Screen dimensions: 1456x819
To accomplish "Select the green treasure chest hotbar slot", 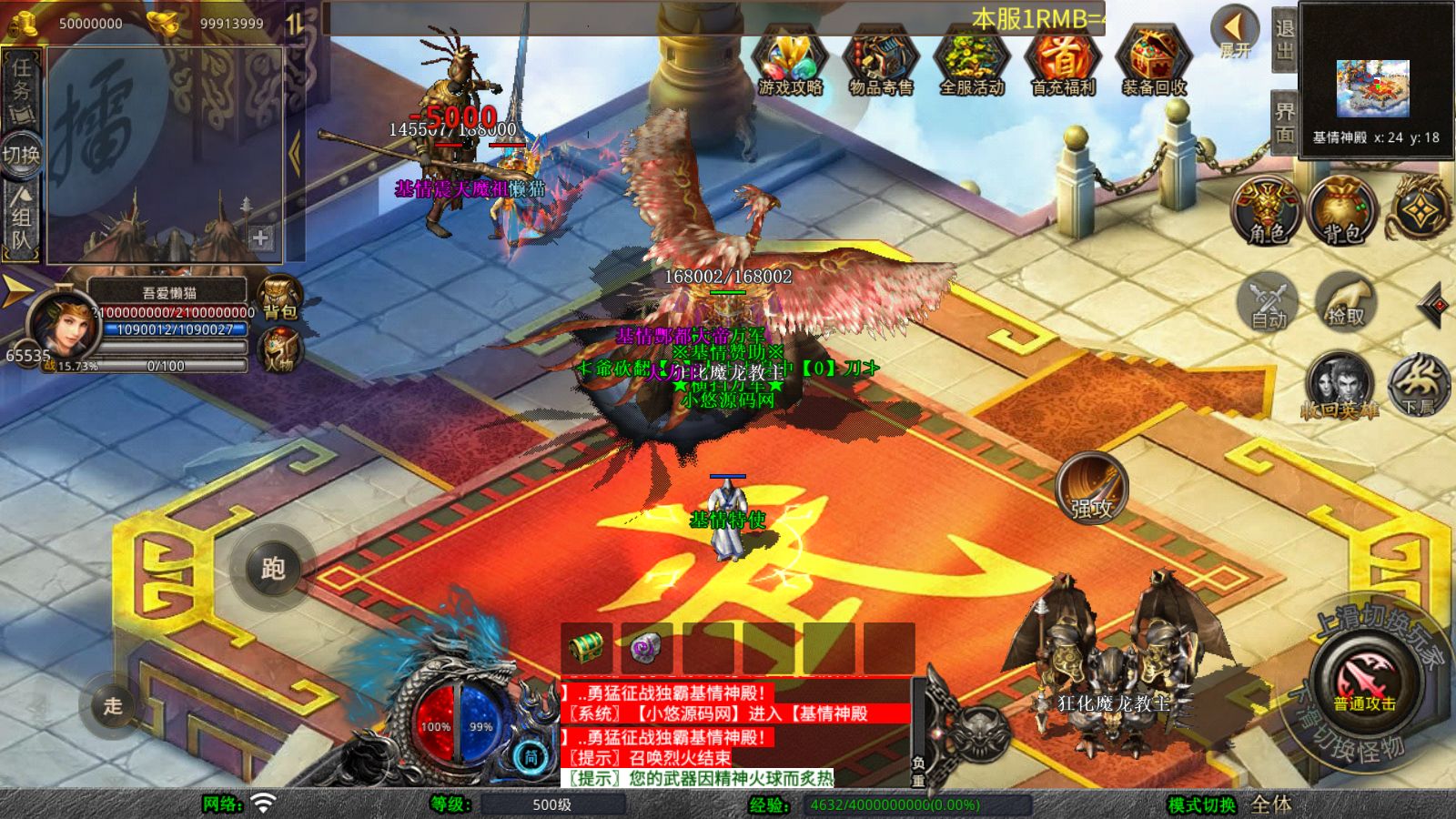I will tap(587, 648).
